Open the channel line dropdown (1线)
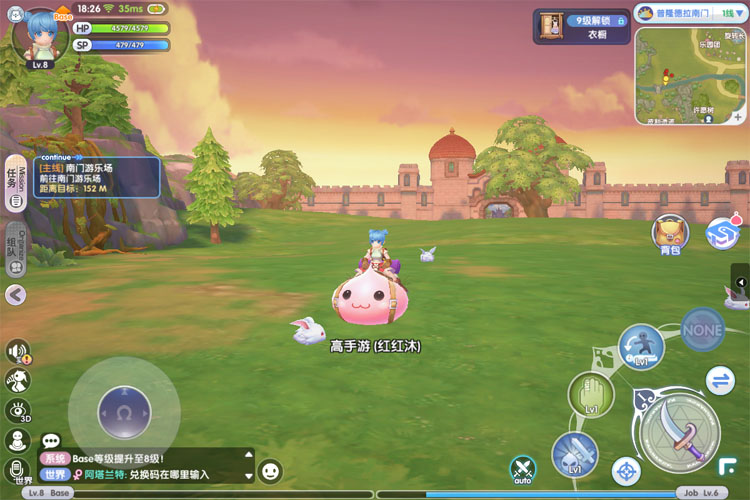This screenshot has width=750, height=500. pyautogui.click(x=732, y=14)
